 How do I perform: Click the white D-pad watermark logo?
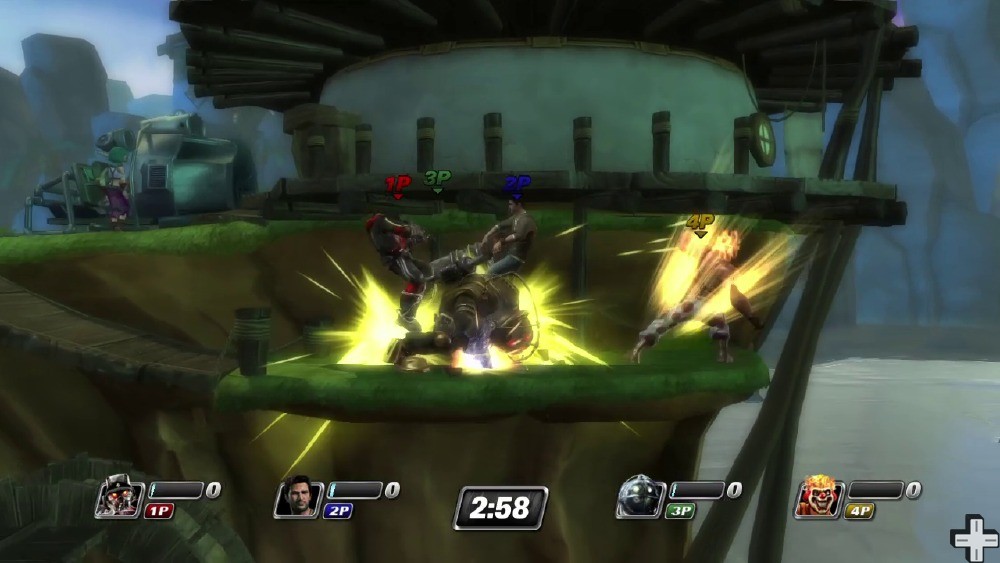point(974,538)
